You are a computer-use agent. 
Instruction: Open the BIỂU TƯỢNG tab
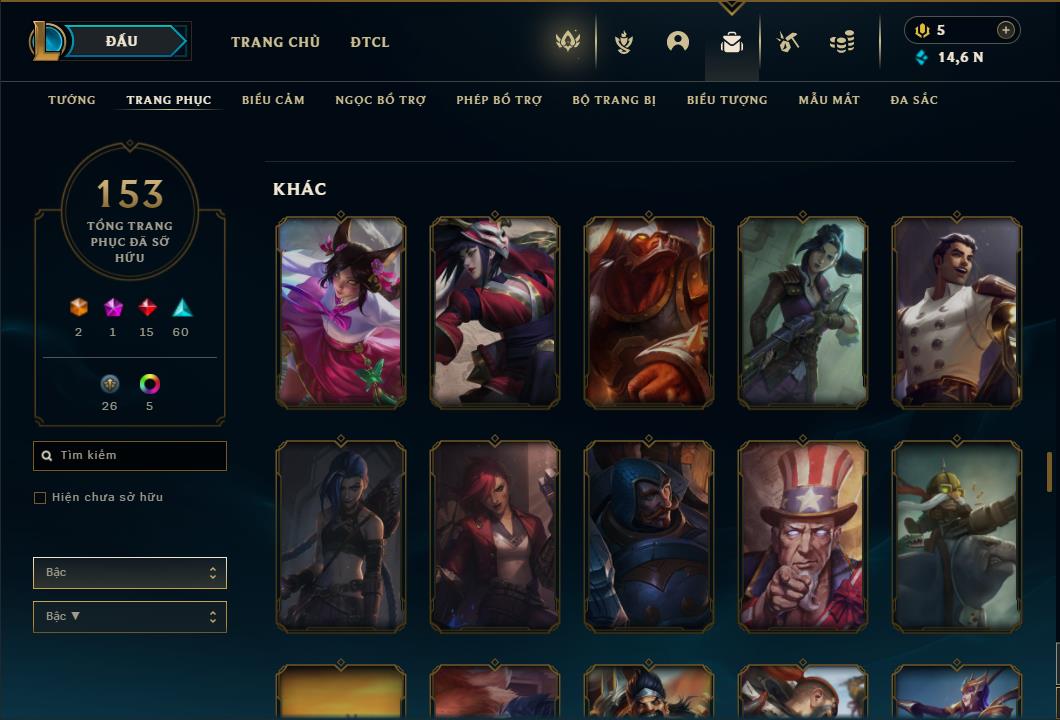727,100
